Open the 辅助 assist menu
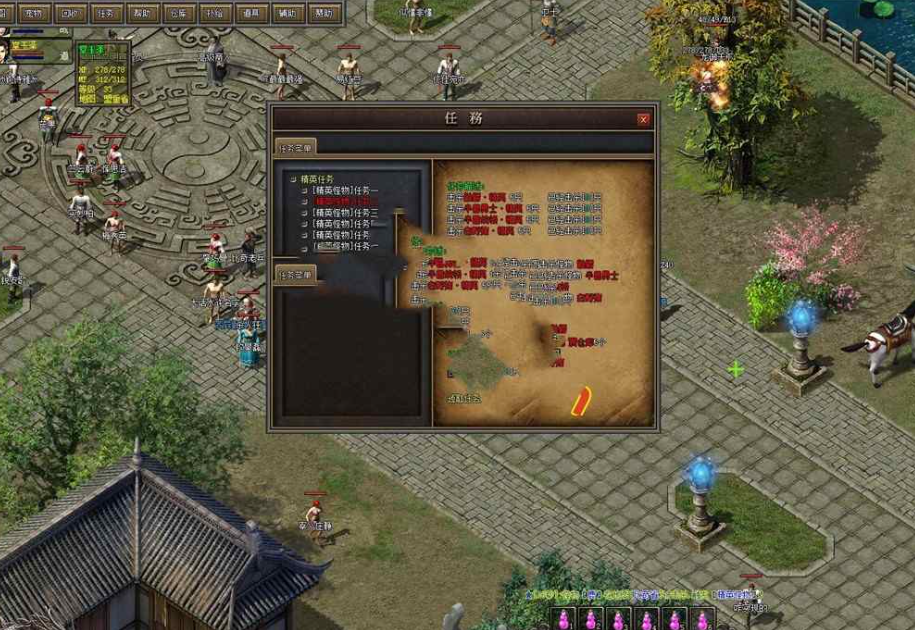 (x=288, y=14)
